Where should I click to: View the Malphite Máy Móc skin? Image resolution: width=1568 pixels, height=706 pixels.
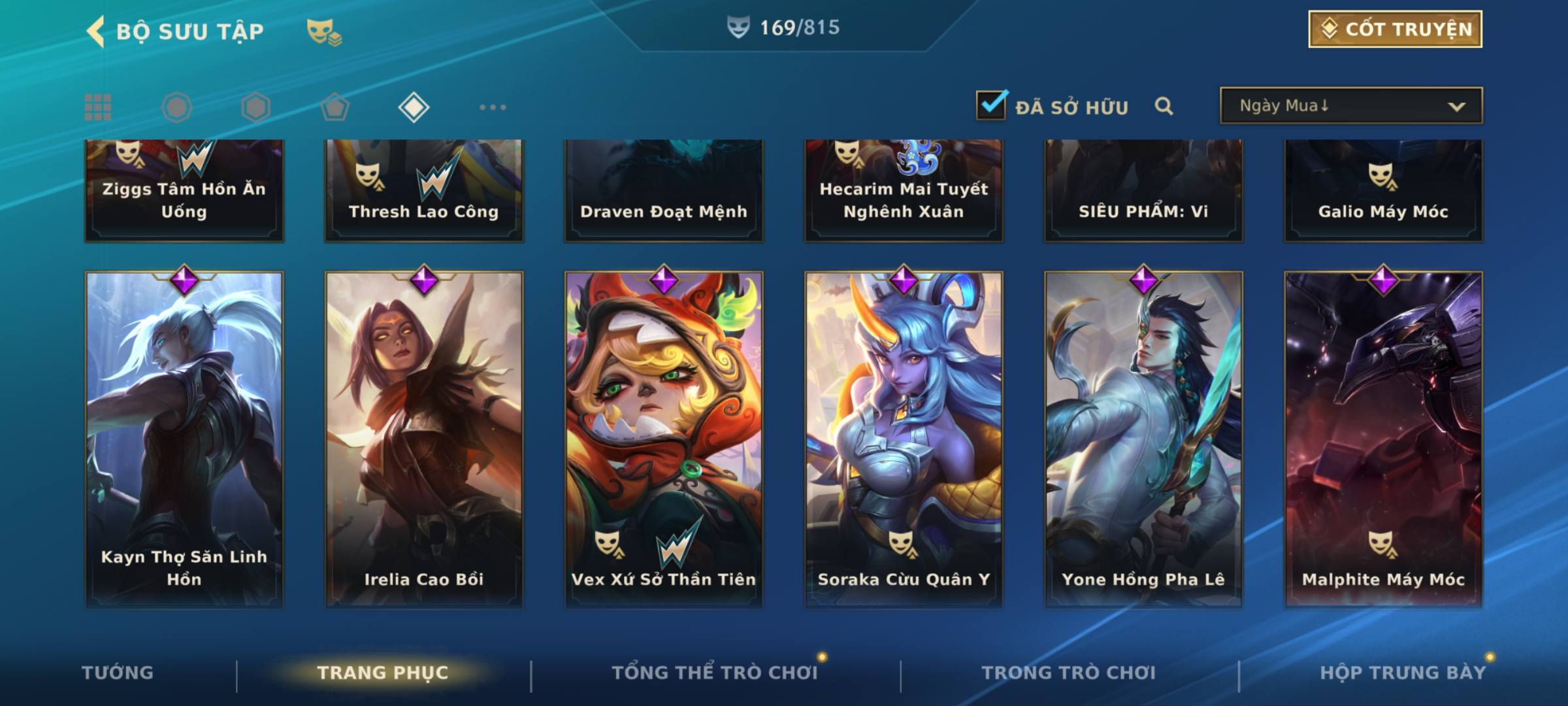pos(1383,438)
